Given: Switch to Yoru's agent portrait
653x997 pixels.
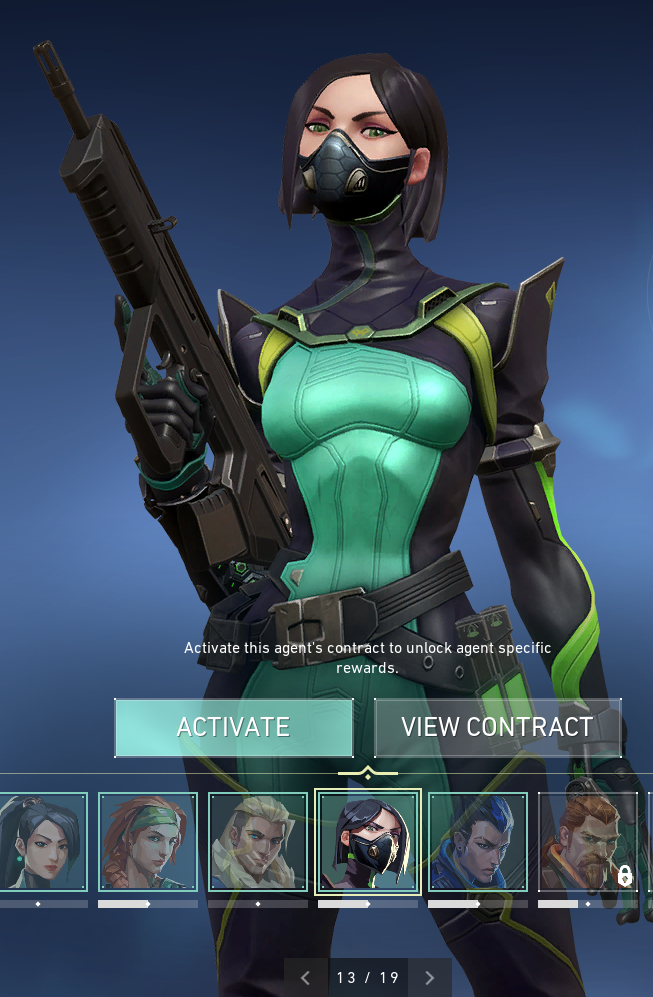Looking at the screenshot, I should click(478, 842).
